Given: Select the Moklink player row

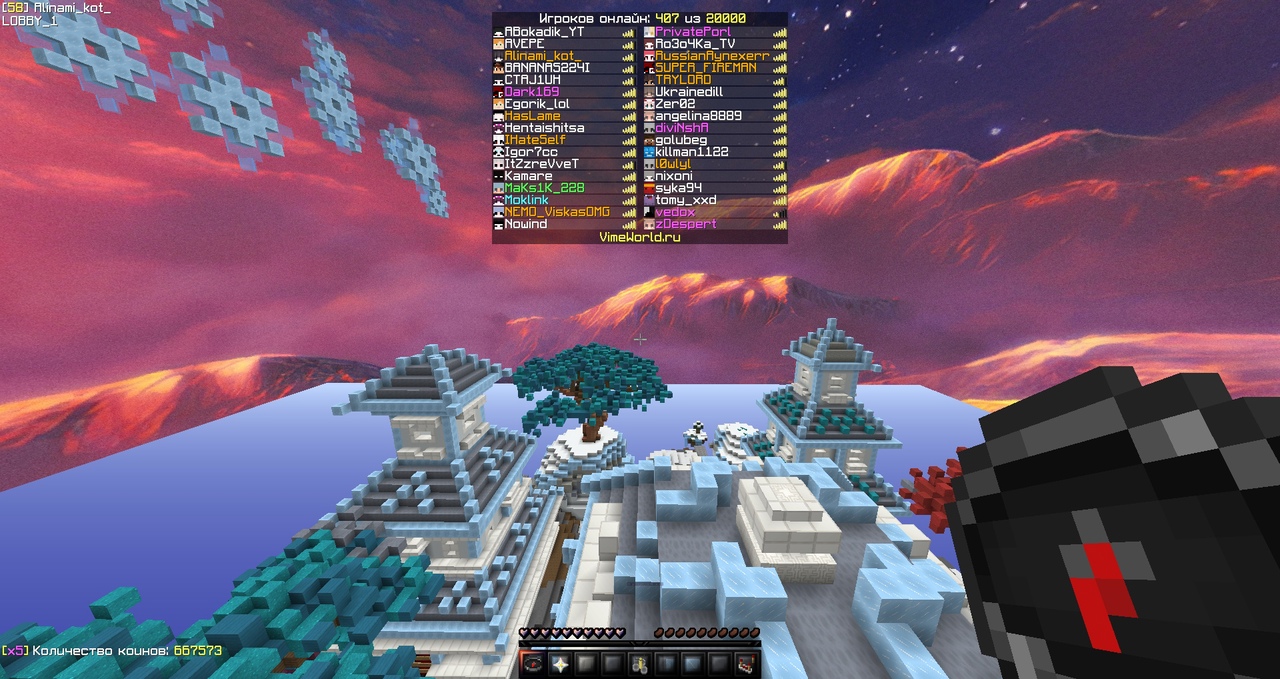Looking at the screenshot, I should pyautogui.click(x=533, y=200).
